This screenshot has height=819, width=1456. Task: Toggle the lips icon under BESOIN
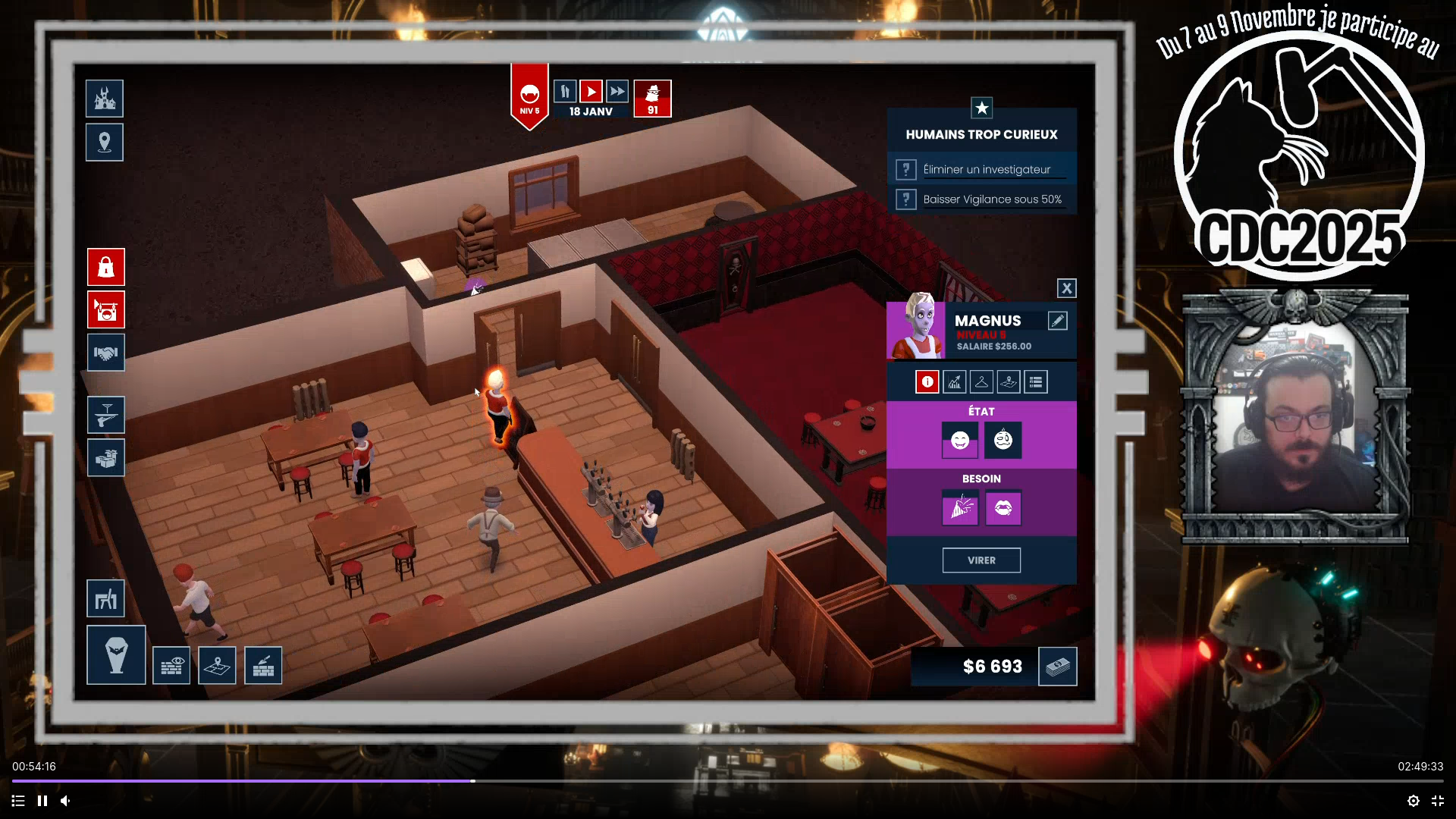click(x=1003, y=508)
